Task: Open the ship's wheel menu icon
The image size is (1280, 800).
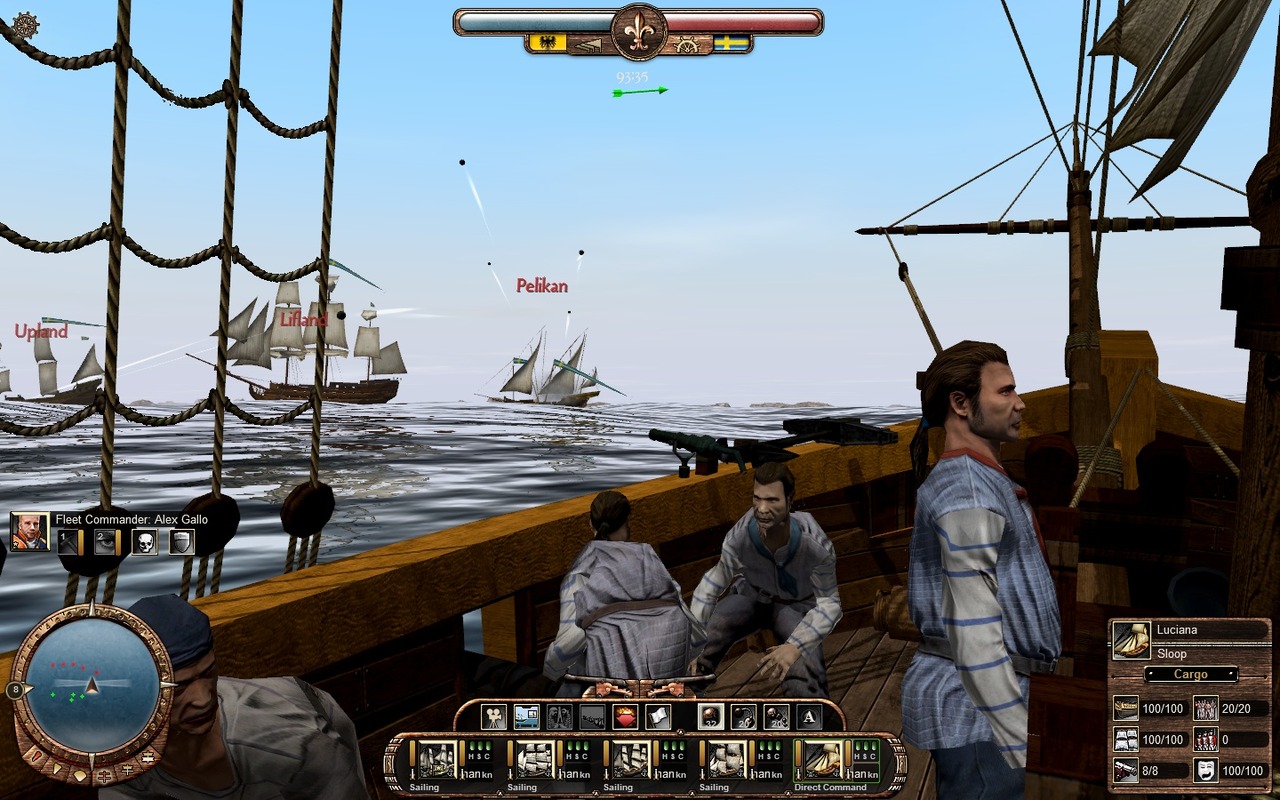Action: point(25,25)
